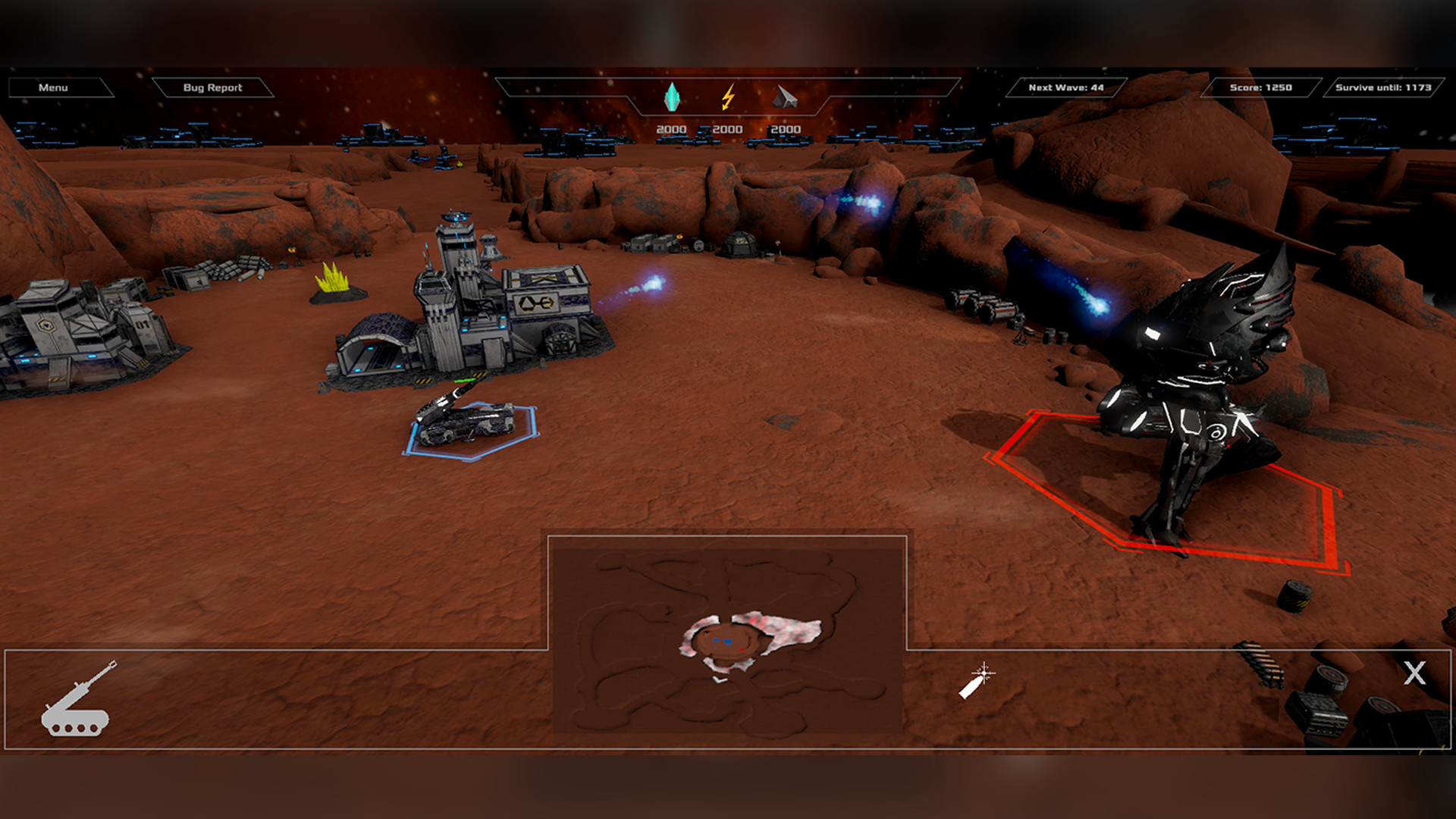The width and height of the screenshot is (1456, 819).
Task: Click the Score: 1250 display
Action: (1260, 87)
